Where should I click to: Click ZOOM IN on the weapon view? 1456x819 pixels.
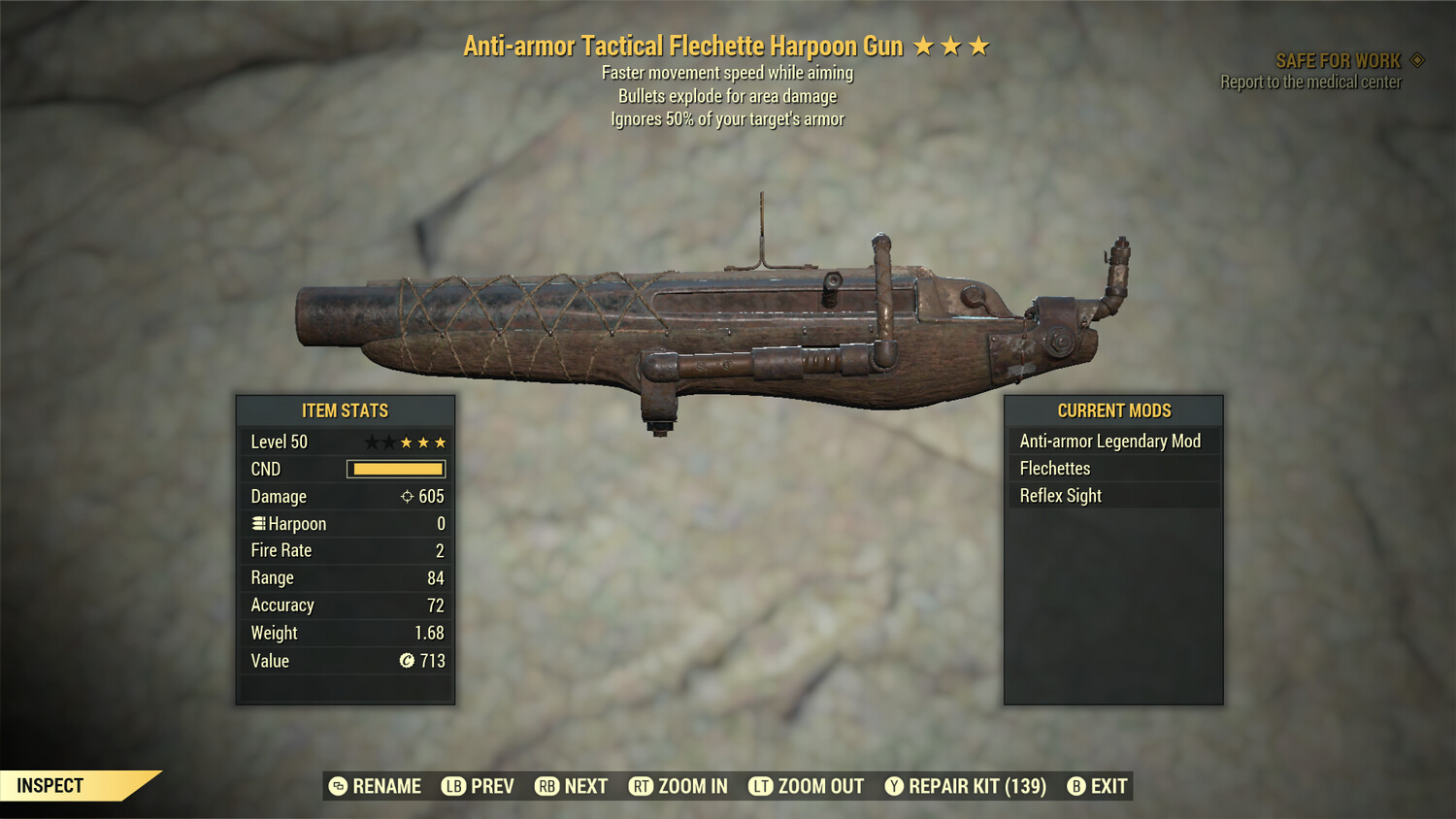coord(692,786)
